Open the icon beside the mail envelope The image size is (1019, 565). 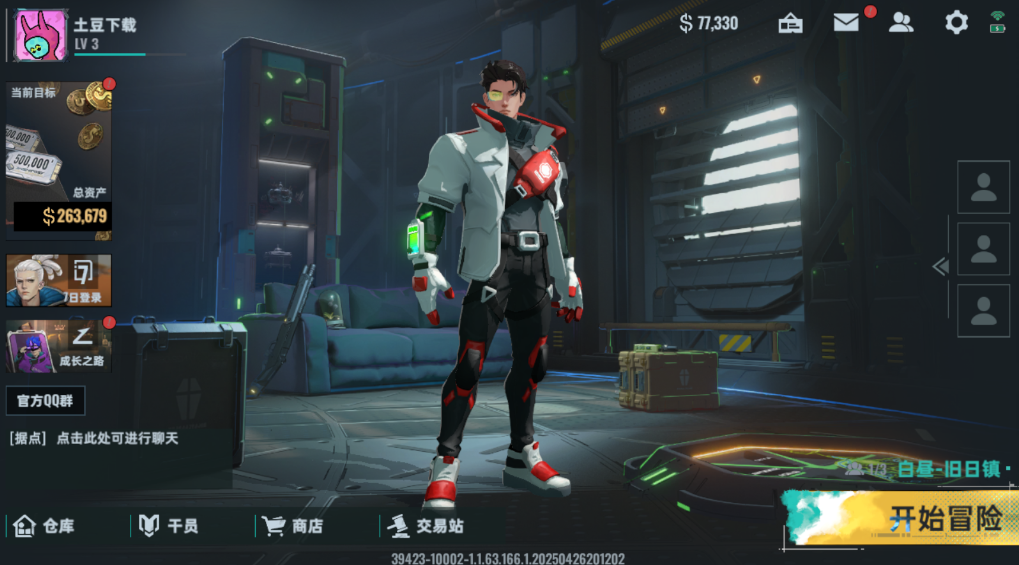(791, 23)
